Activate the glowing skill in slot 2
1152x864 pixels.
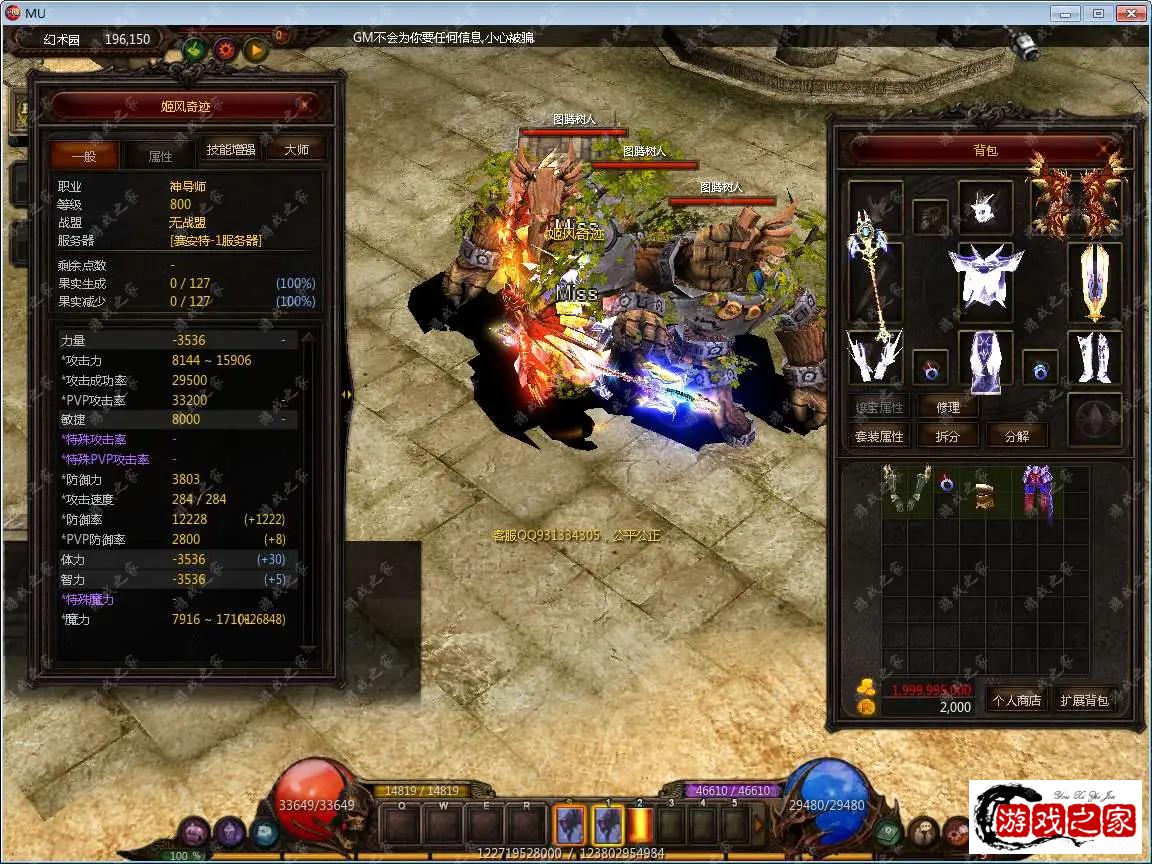(x=640, y=826)
